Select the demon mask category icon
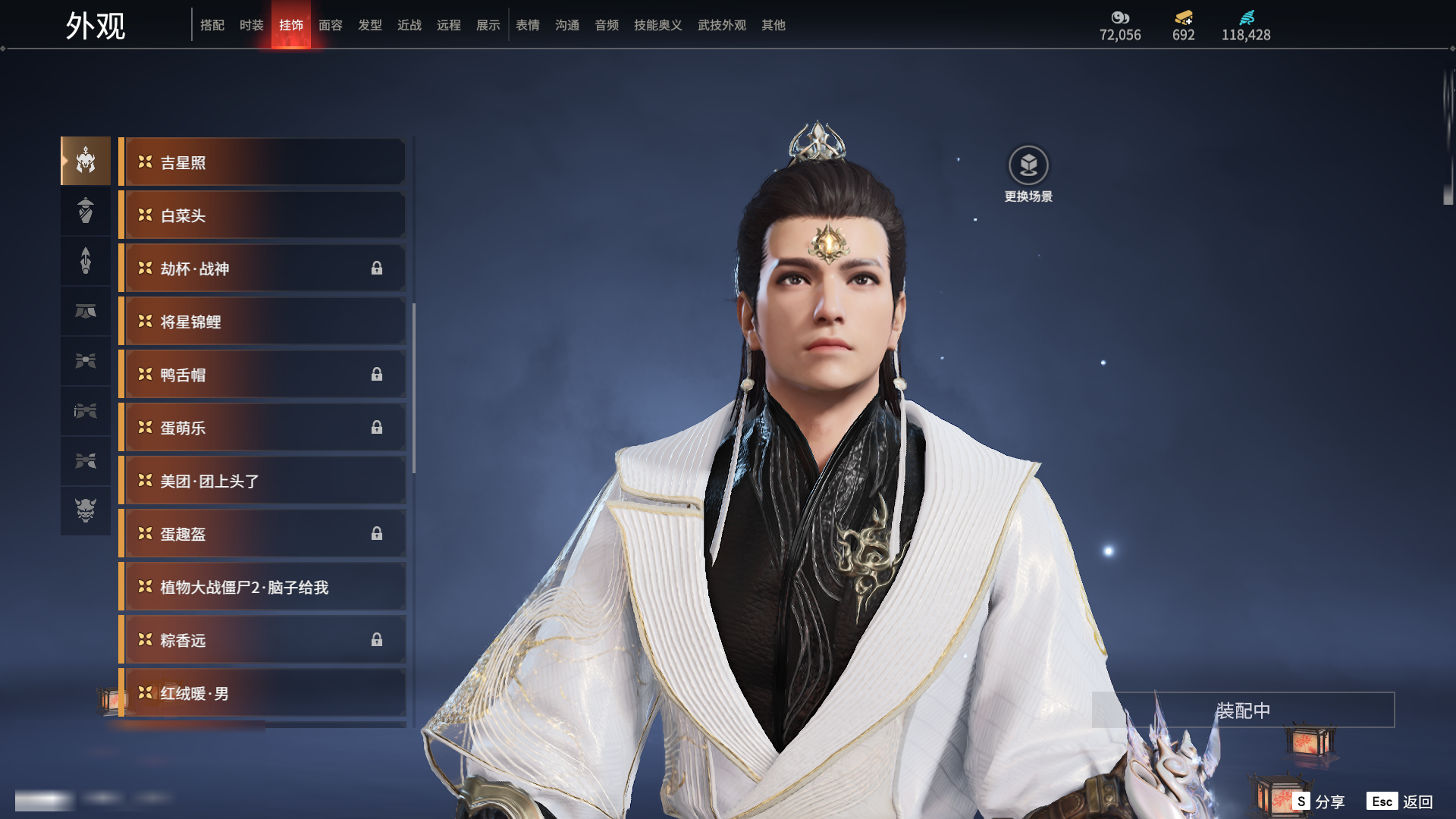This screenshot has width=1456, height=819. 86,510
